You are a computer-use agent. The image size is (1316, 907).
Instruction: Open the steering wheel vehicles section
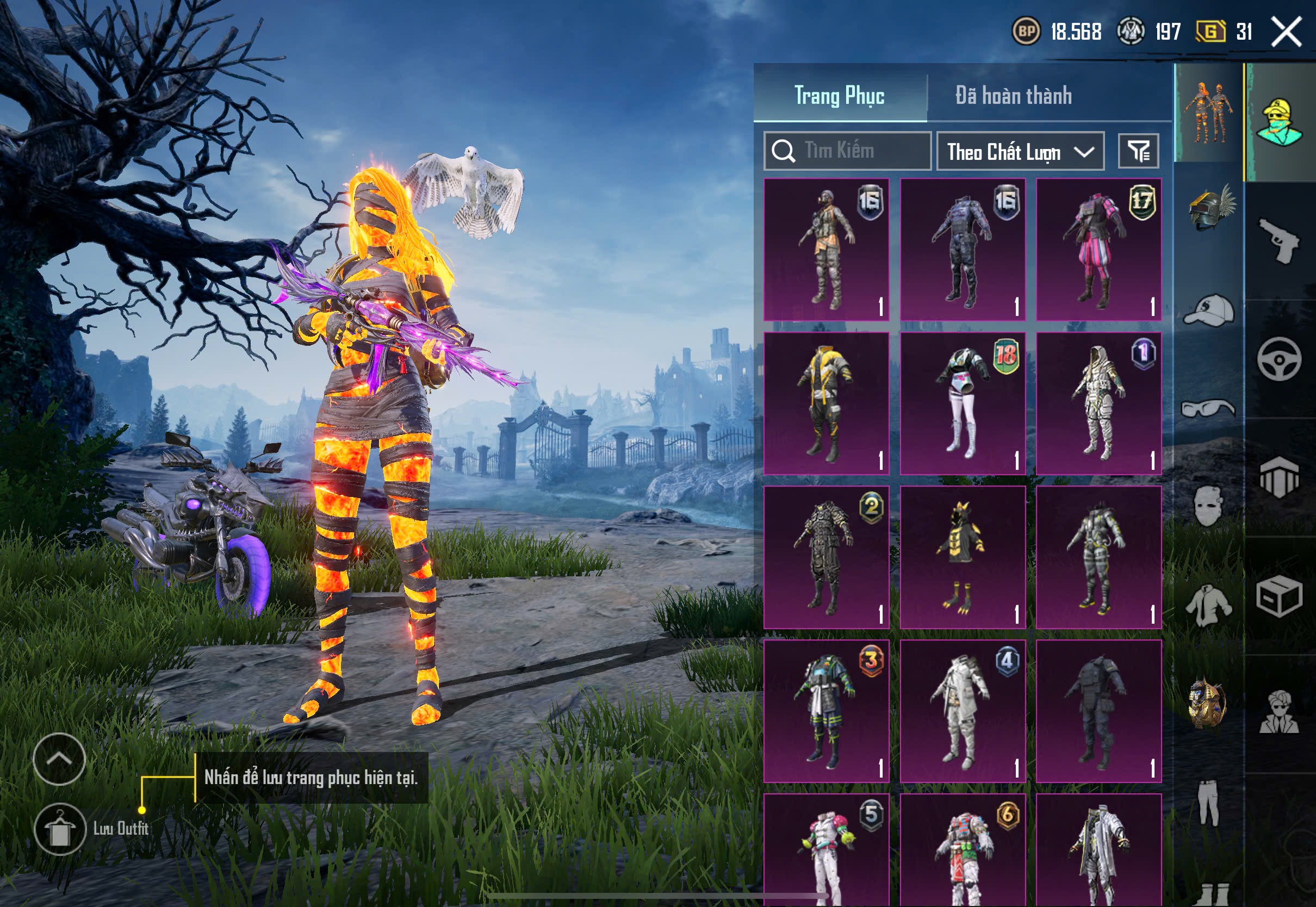[x=1279, y=359]
